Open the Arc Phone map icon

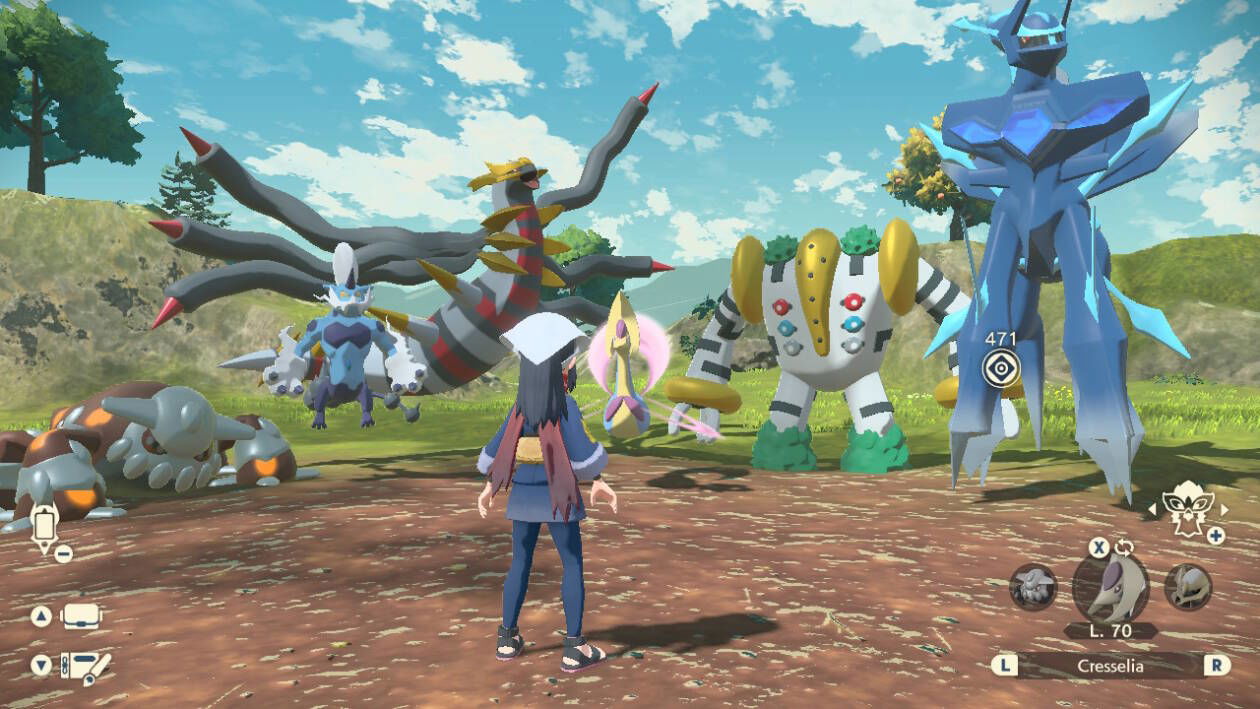coord(44,526)
